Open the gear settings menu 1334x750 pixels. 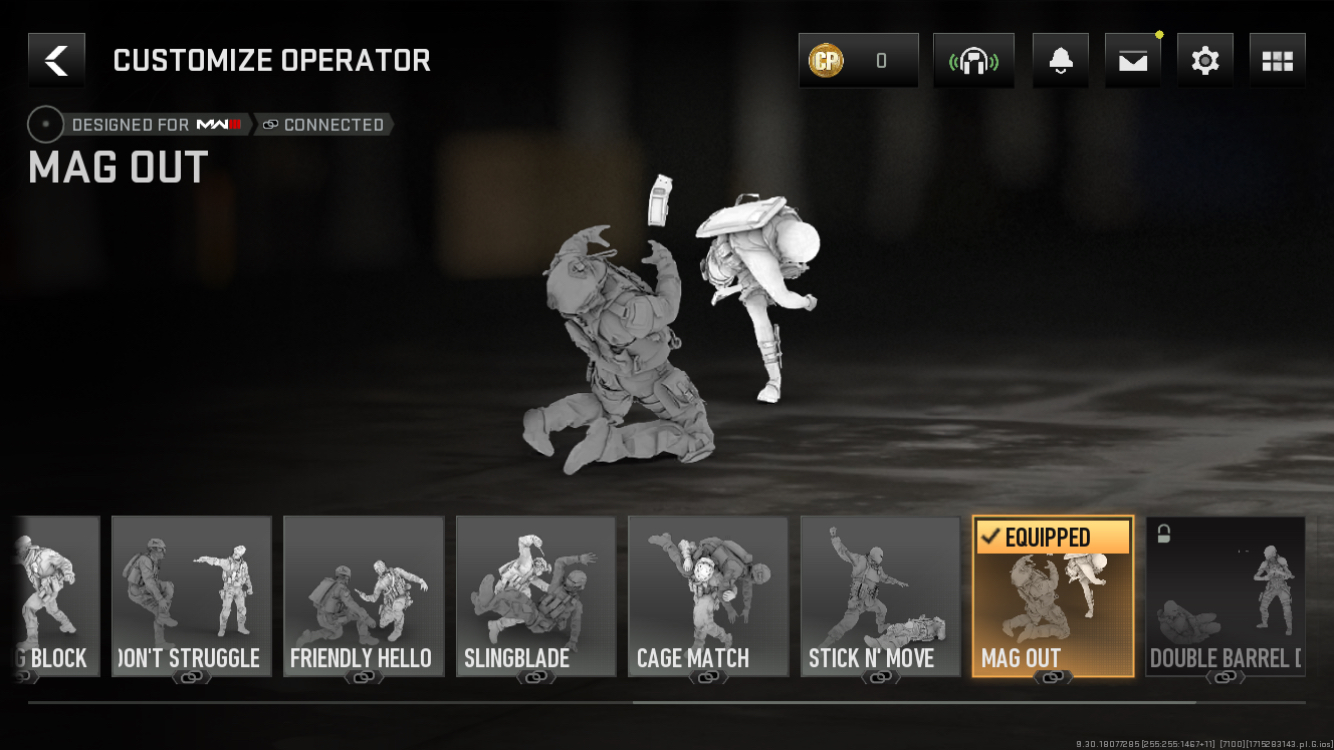(1205, 60)
